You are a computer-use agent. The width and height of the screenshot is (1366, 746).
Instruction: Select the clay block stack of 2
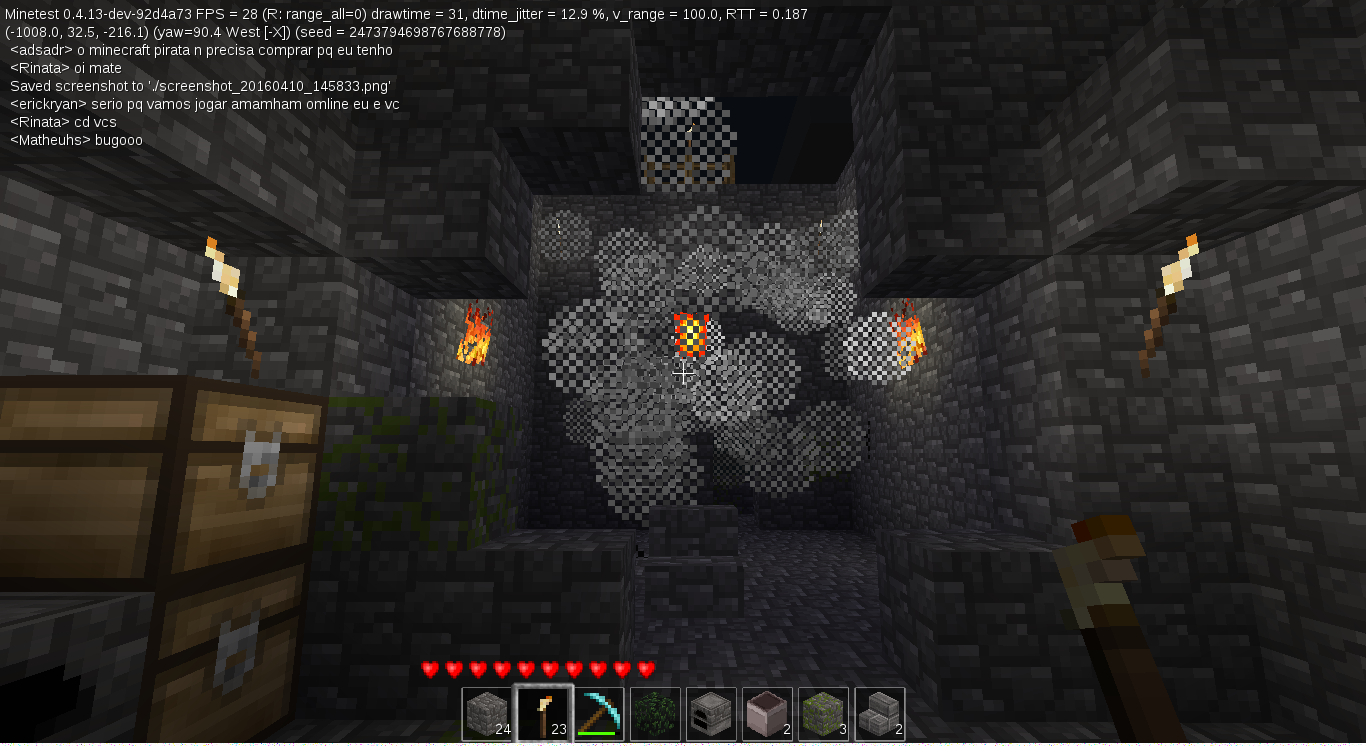tap(767, 713)
